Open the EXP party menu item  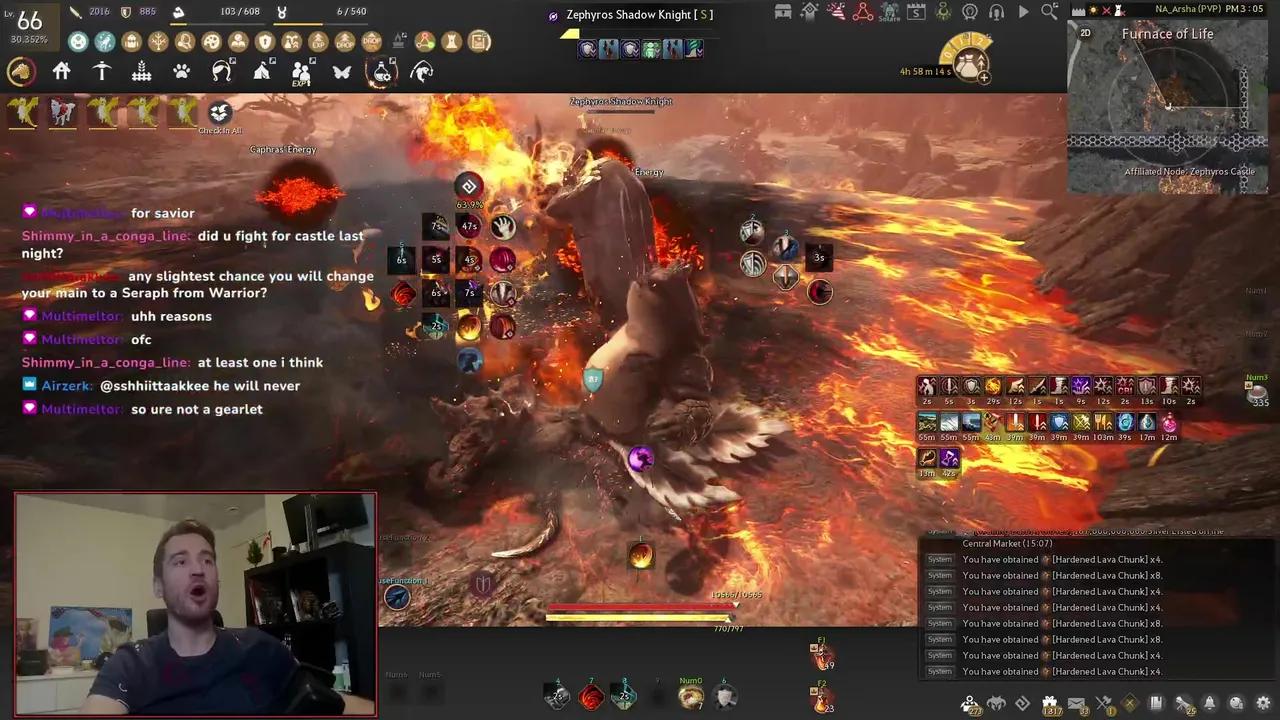click(x=302, y=70)
